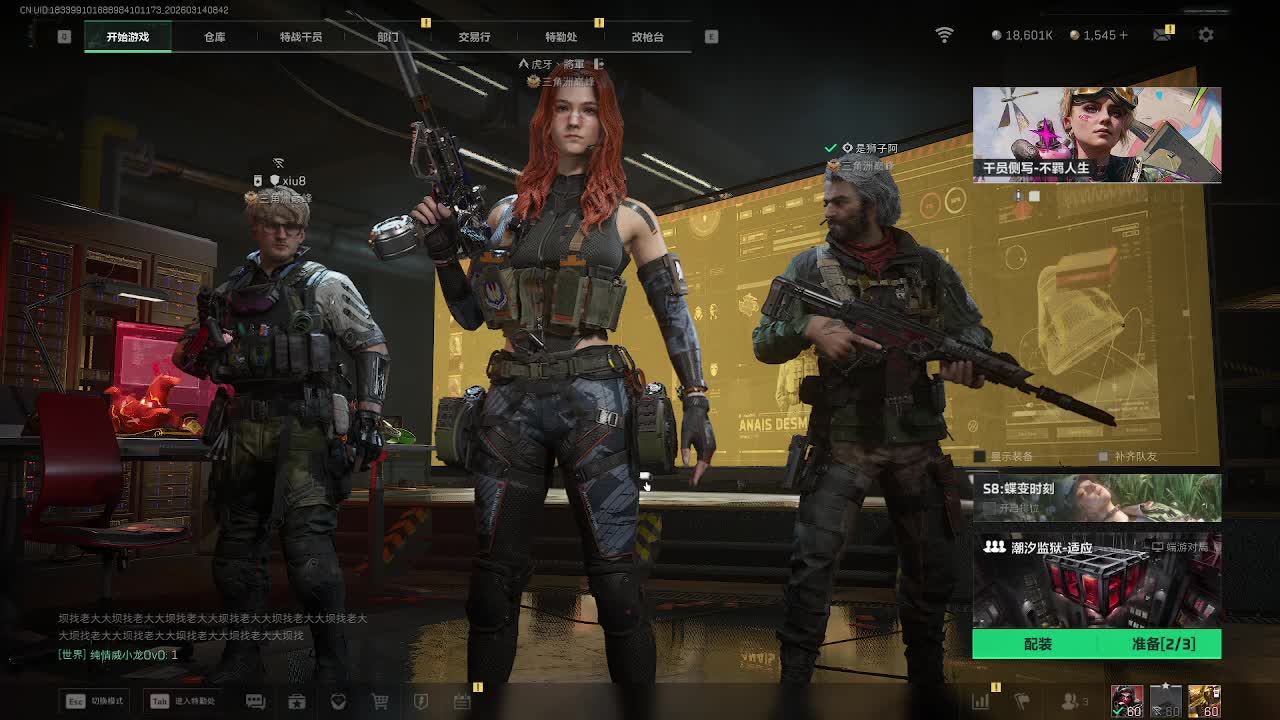Image resolution: width=1280 pixels, height=720 pixels.
Task: Click the green 配装 (loadout) button
Action: pos(1038,644)
